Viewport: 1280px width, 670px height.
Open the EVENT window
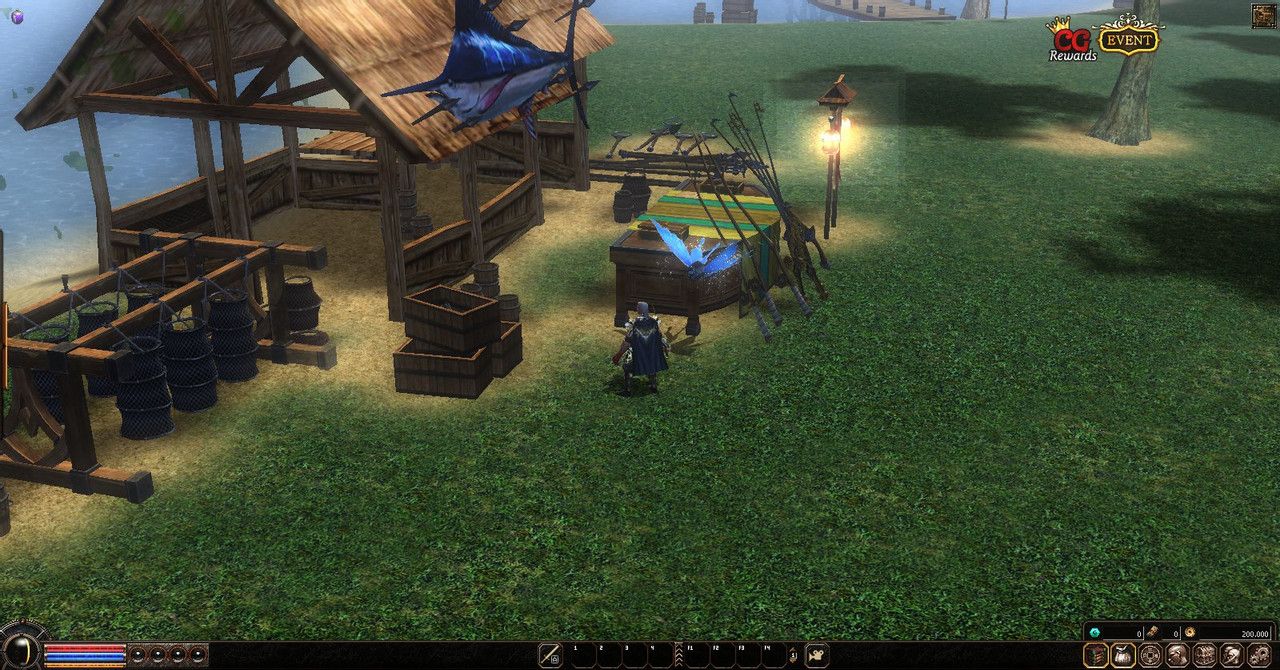coord(1128,38)
